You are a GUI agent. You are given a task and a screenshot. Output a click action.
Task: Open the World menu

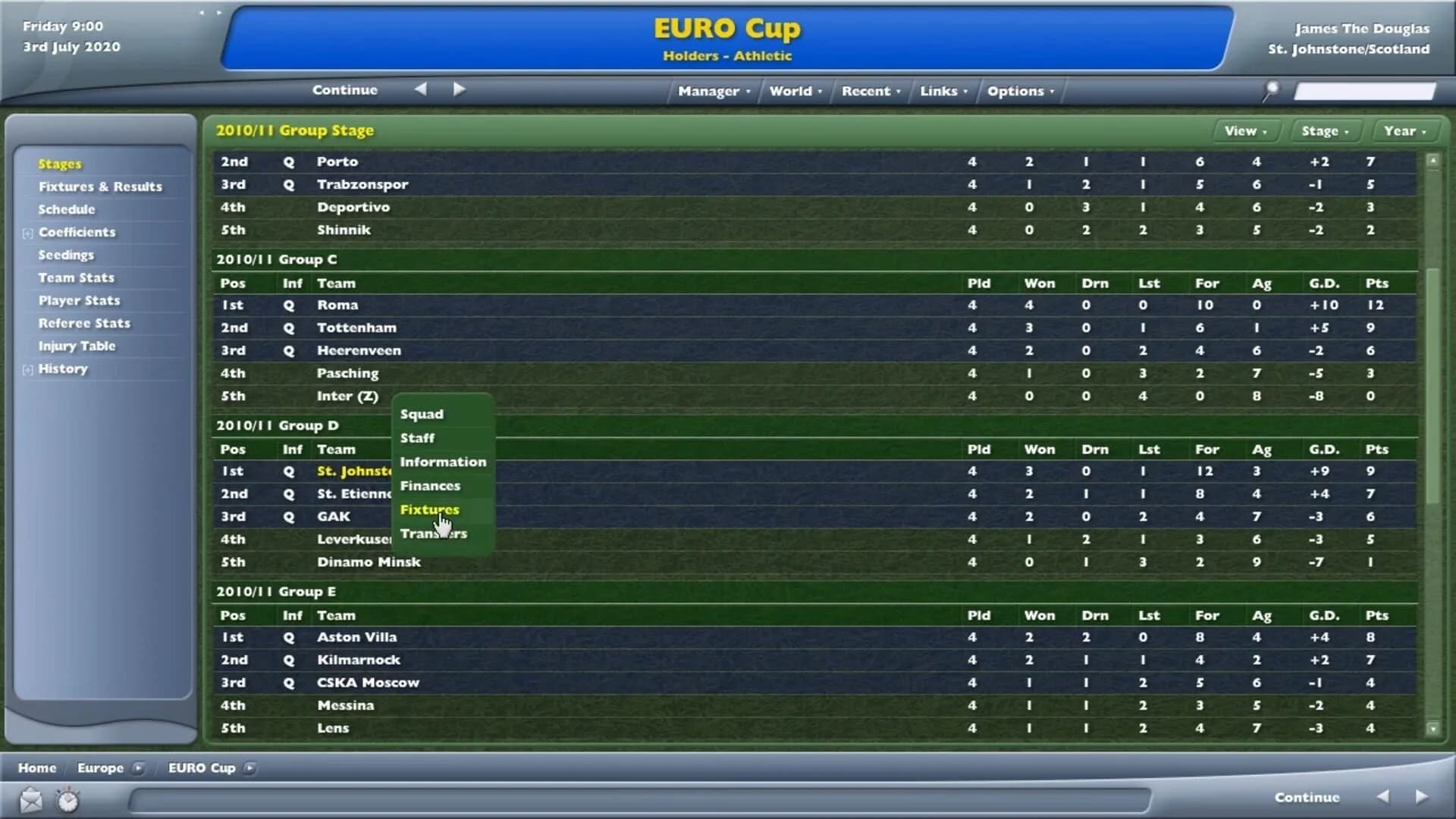click(x=793, y=90)
